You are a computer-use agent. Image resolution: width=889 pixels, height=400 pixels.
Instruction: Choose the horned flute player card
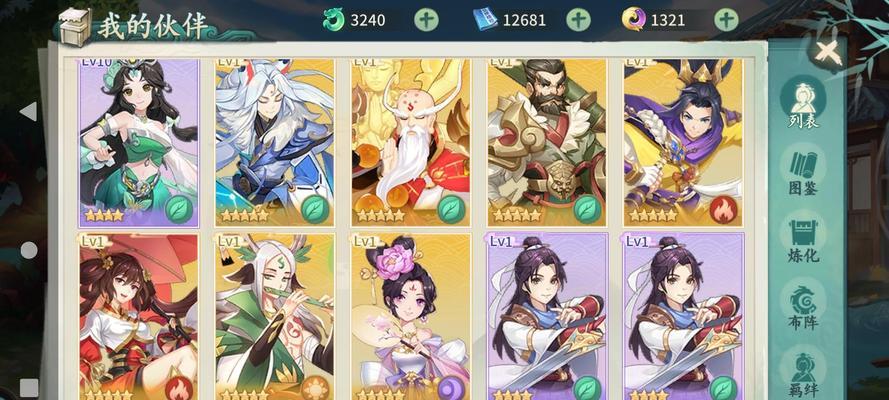click(274, 317)
